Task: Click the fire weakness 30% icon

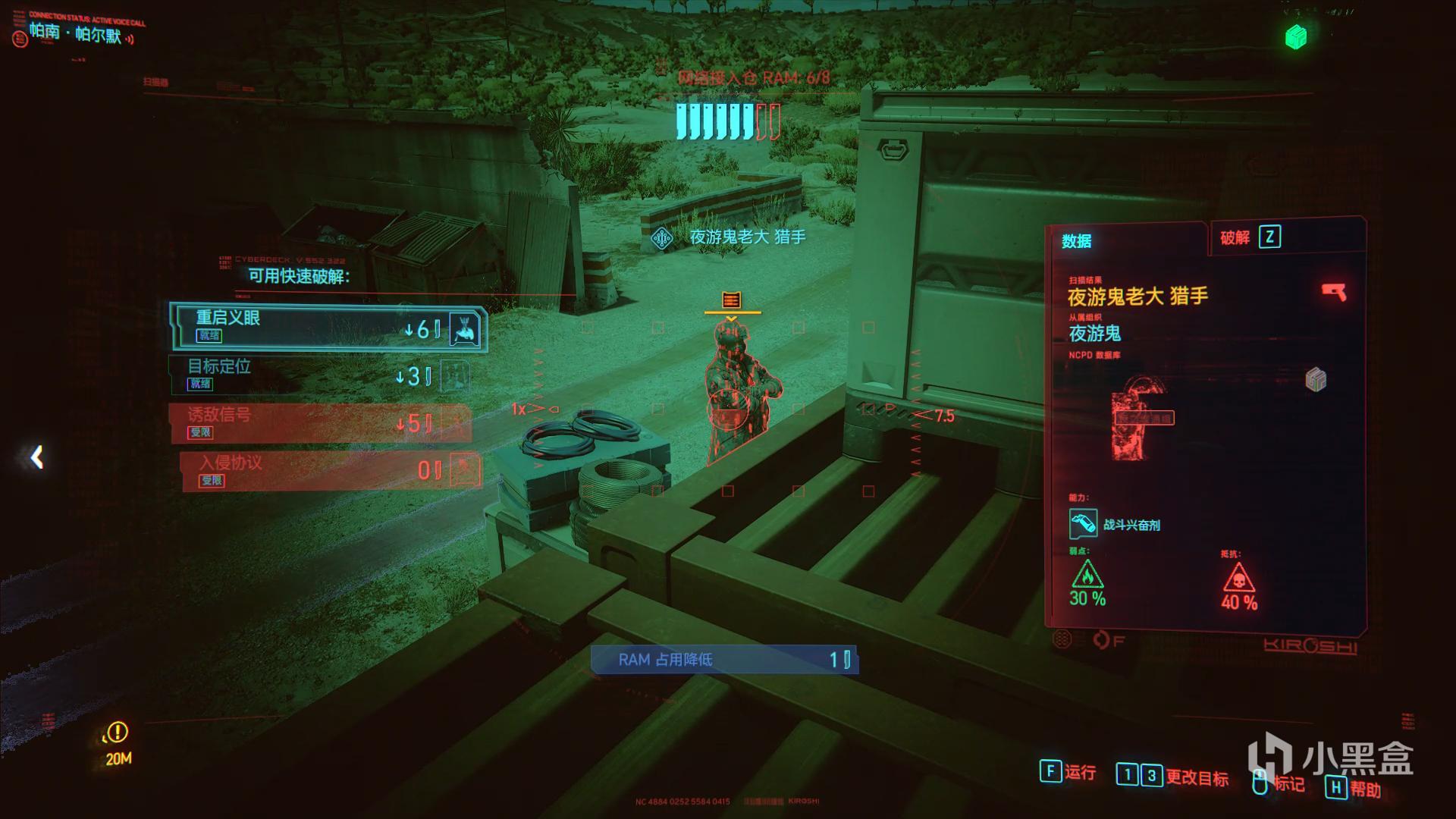Action: [x=1087, y=576]
